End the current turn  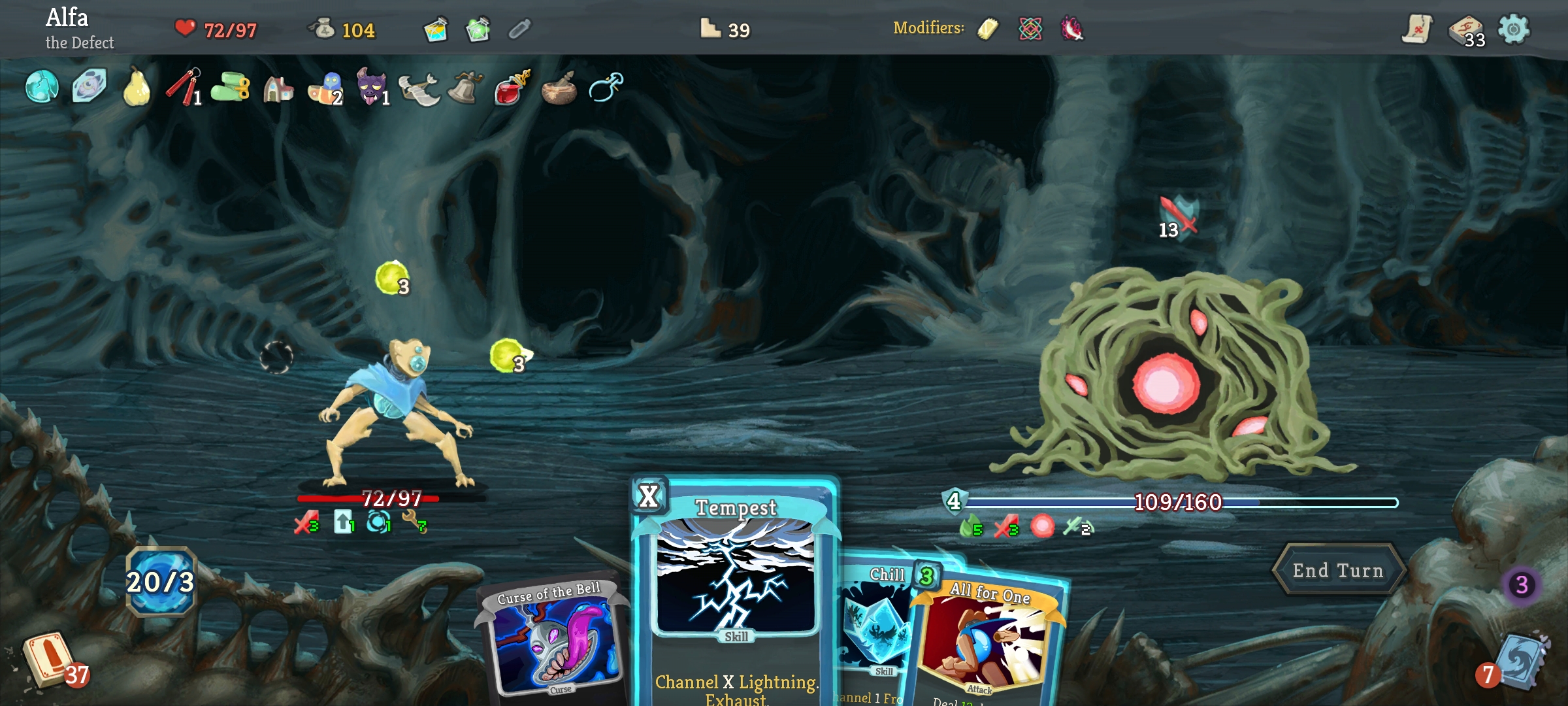1338,571
